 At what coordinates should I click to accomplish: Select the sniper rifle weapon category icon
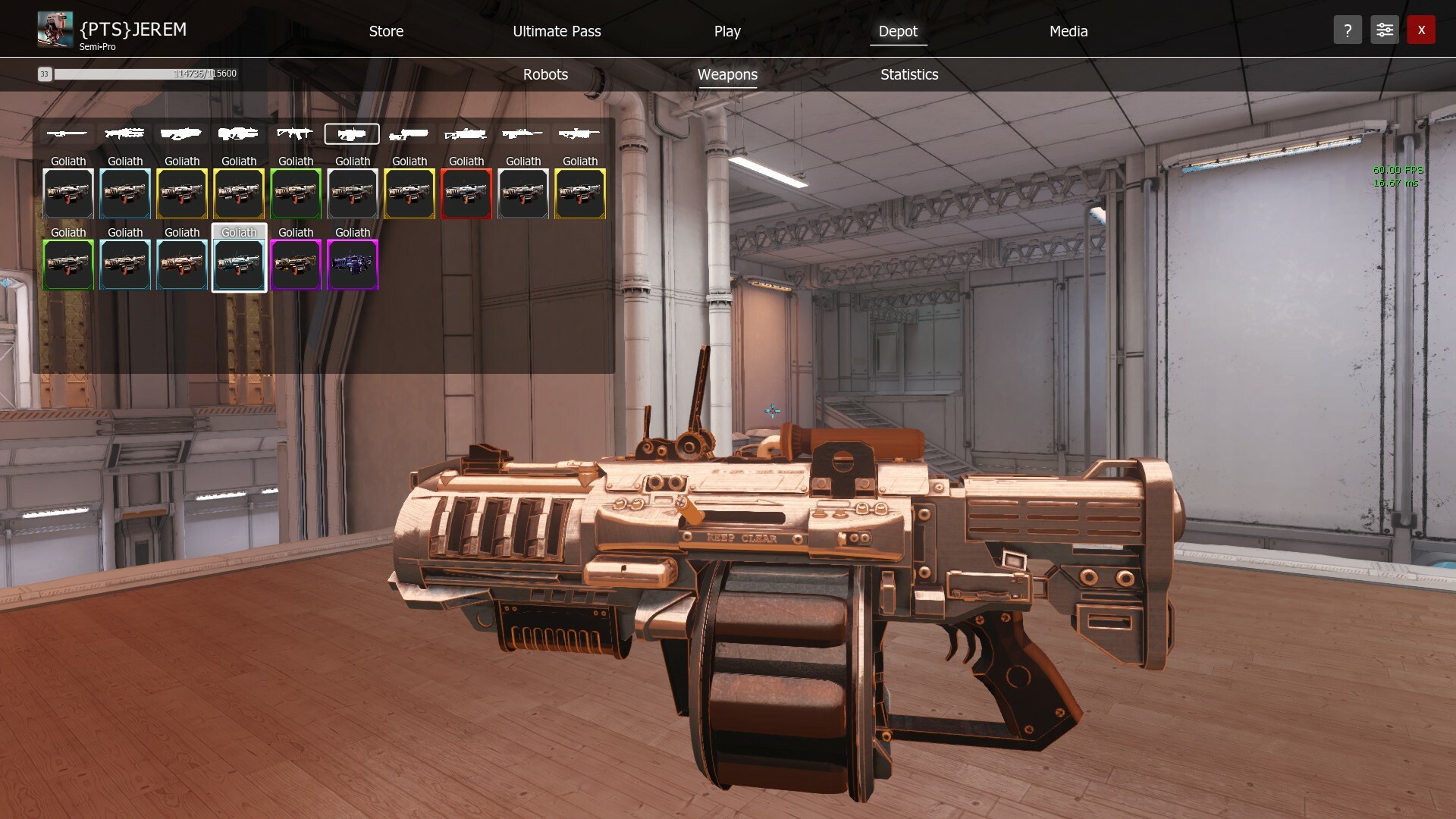pos(67,133)
